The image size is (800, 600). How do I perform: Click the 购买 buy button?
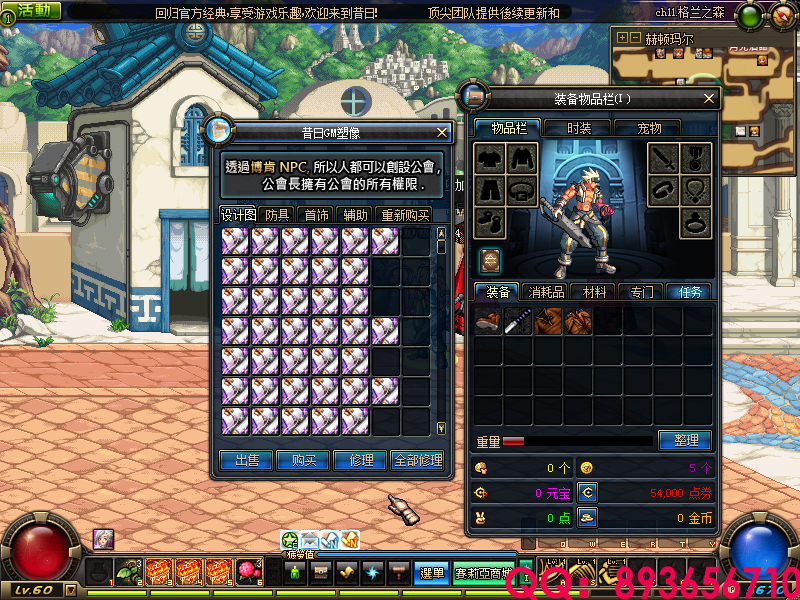(x=304, y=460)
